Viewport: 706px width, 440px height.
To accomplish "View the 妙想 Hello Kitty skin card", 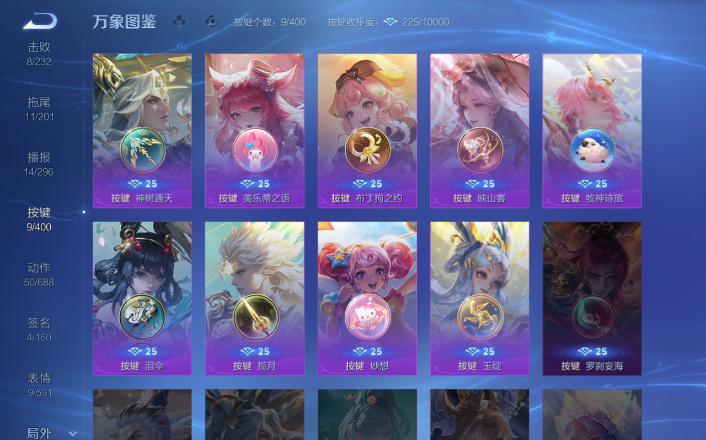I will tap(367, 298).
